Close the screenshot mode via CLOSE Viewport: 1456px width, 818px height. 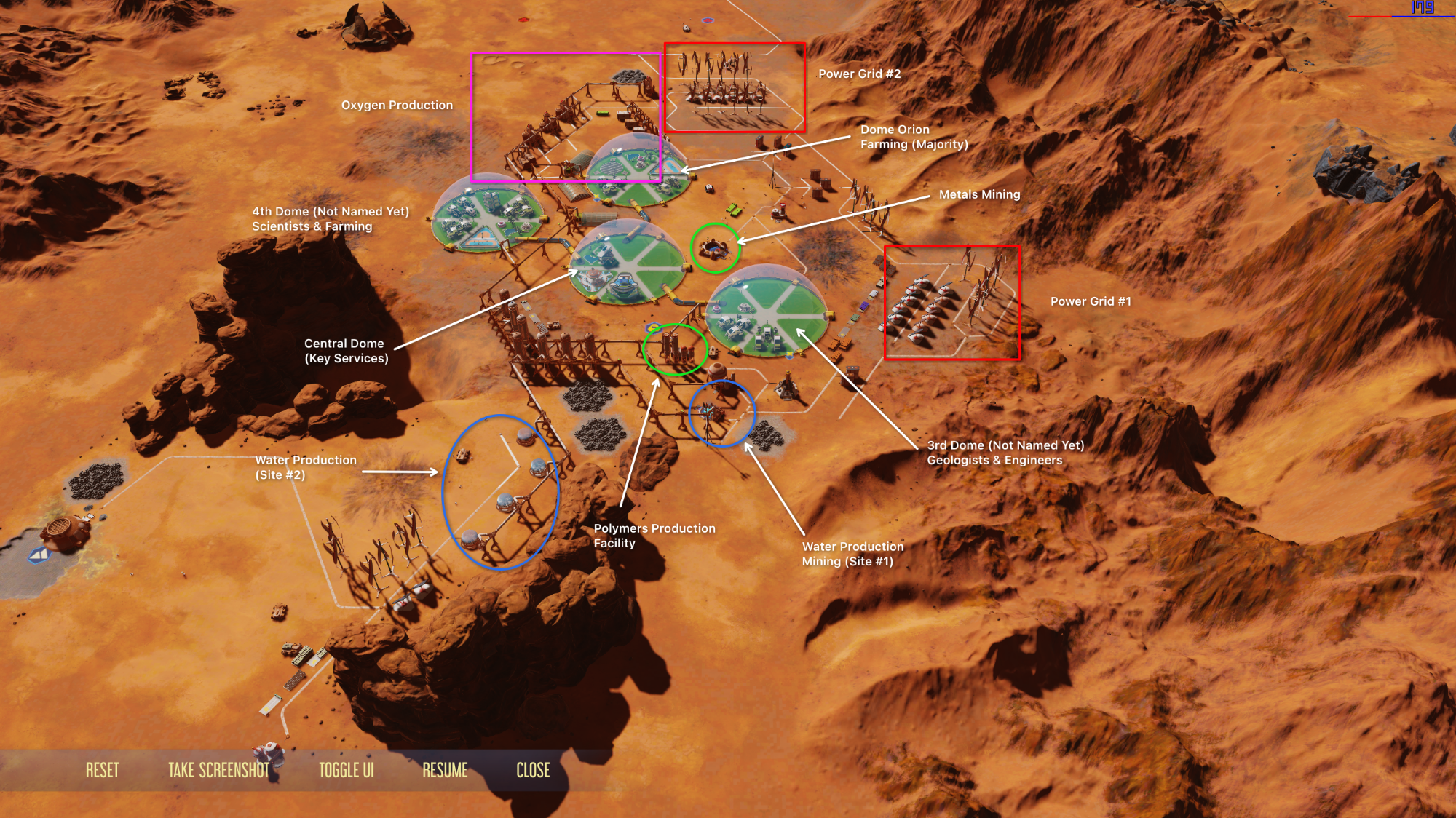(533, 770)
